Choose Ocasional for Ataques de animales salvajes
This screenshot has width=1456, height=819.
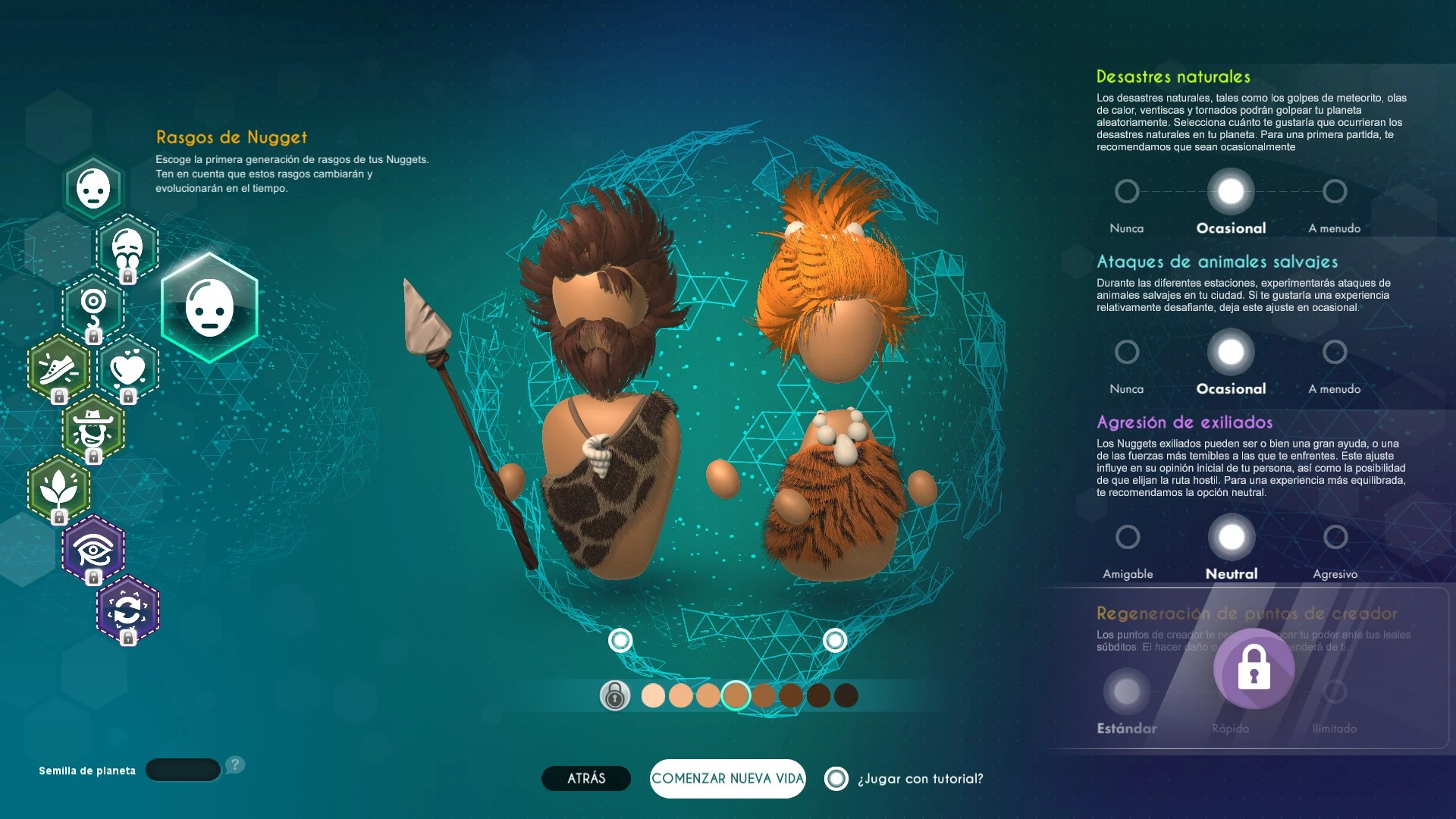[1231, 352]
